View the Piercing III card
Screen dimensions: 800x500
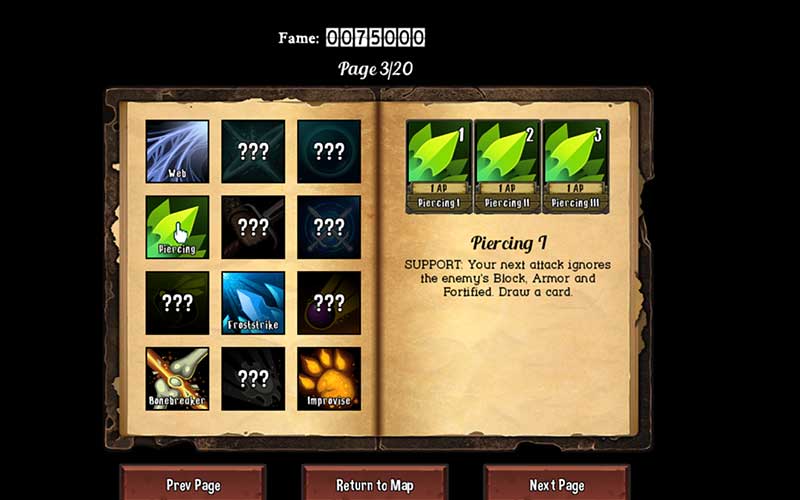575,165
